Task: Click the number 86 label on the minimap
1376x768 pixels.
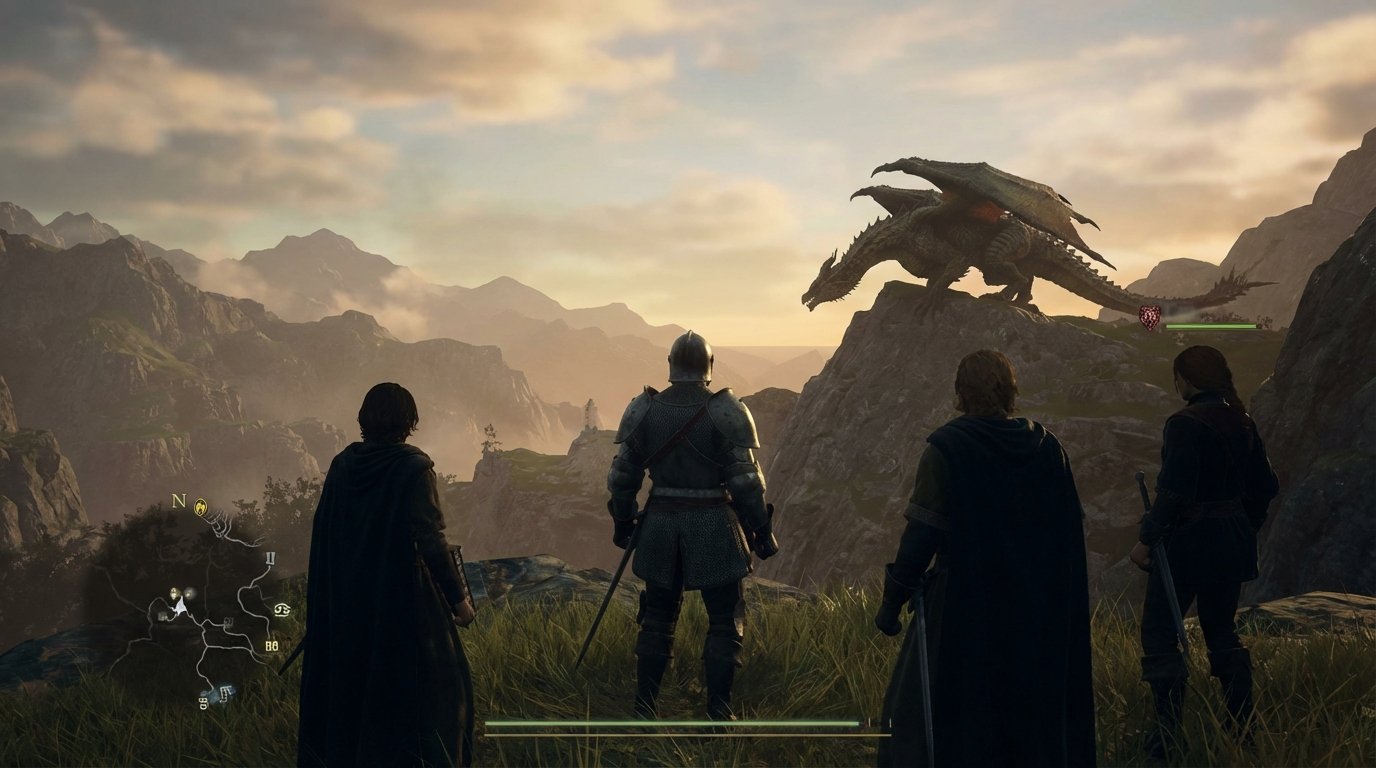Action: [272, 644]
